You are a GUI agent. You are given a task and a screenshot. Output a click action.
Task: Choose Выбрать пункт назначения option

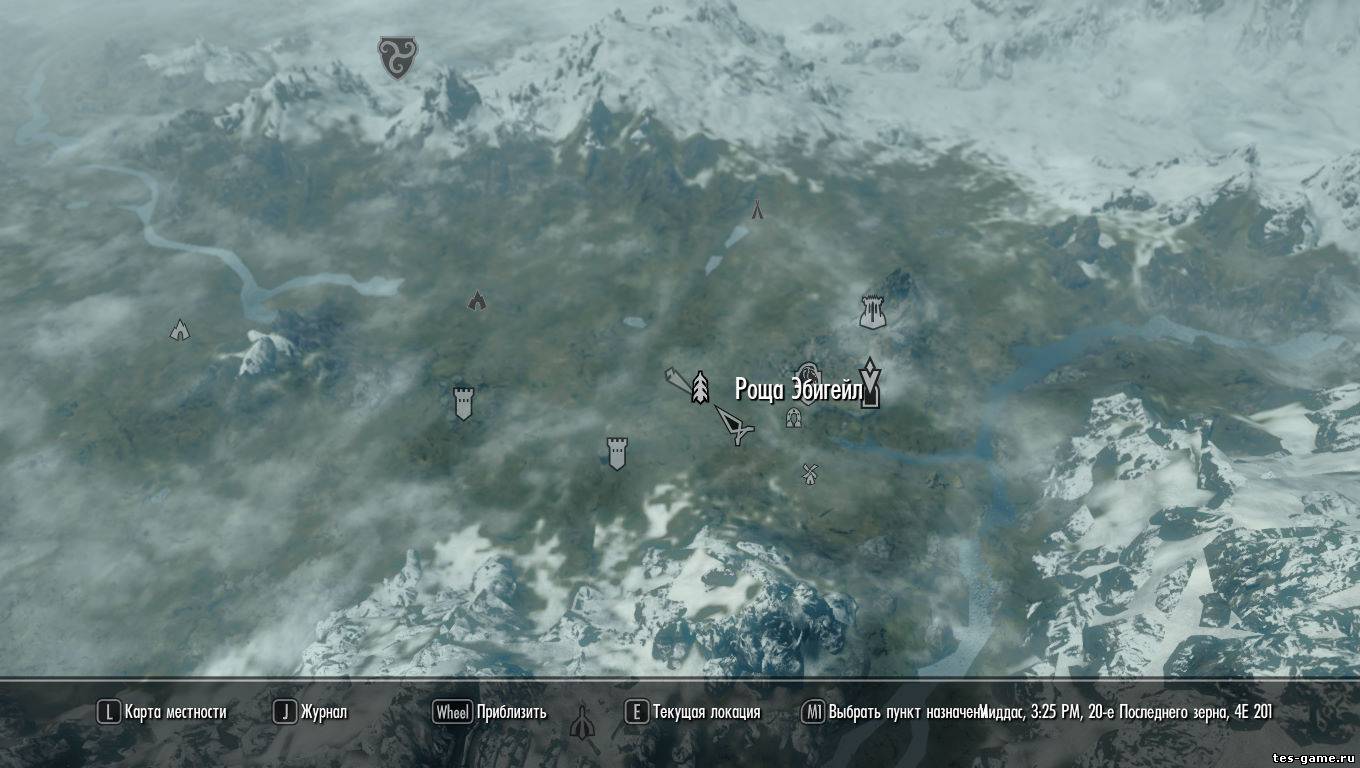[890, 712]
